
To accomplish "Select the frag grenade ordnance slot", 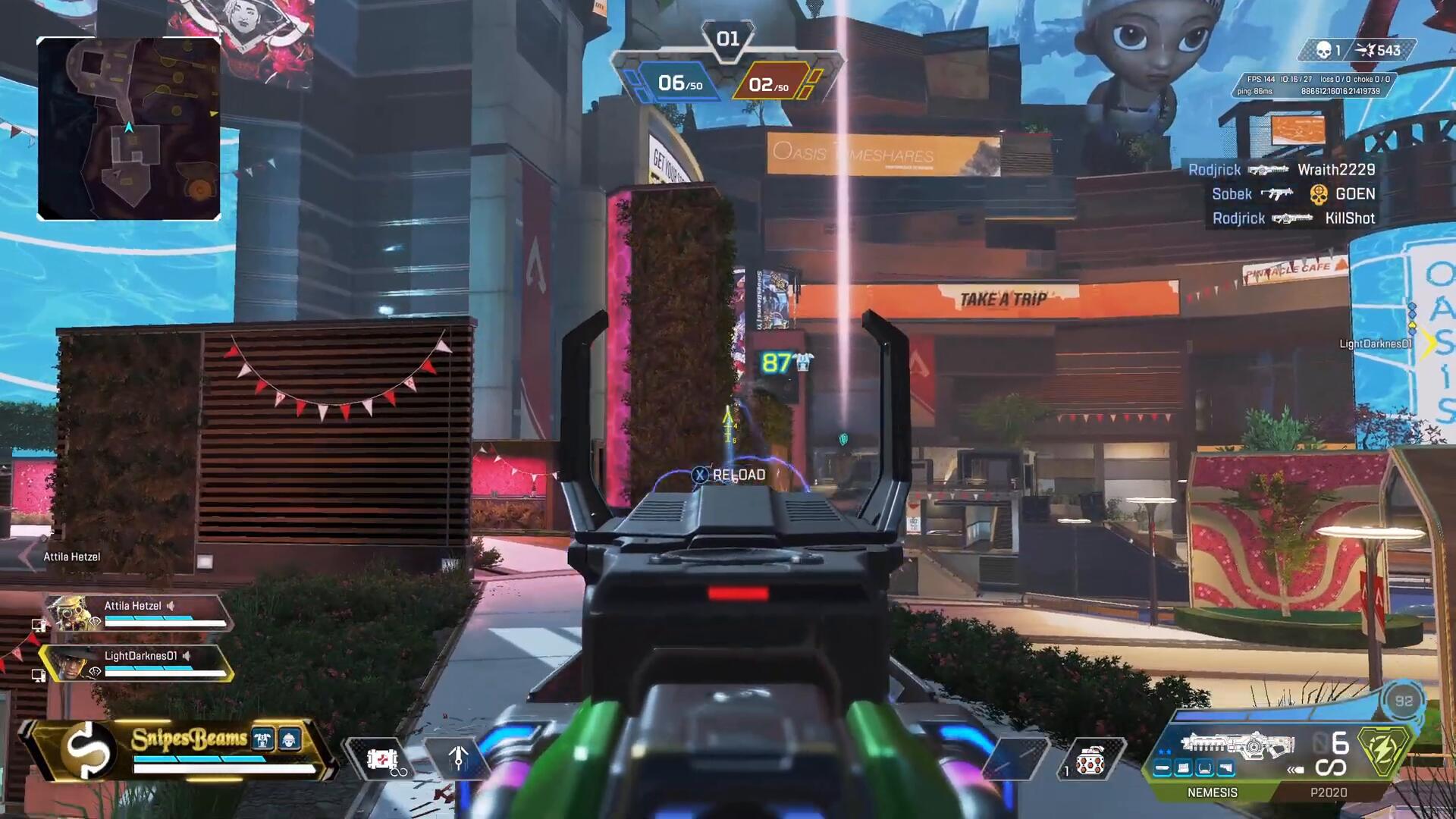I will [x=1090, y=760].
